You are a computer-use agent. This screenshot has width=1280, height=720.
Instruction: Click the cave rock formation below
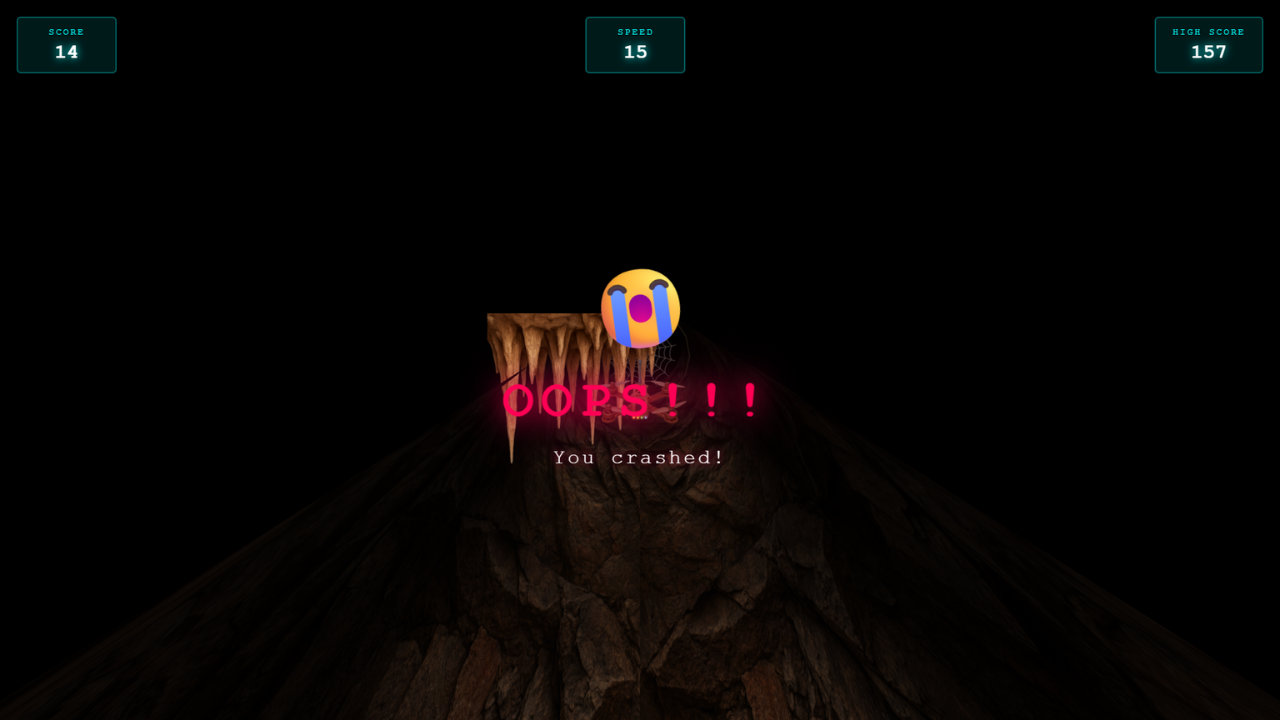640,600
